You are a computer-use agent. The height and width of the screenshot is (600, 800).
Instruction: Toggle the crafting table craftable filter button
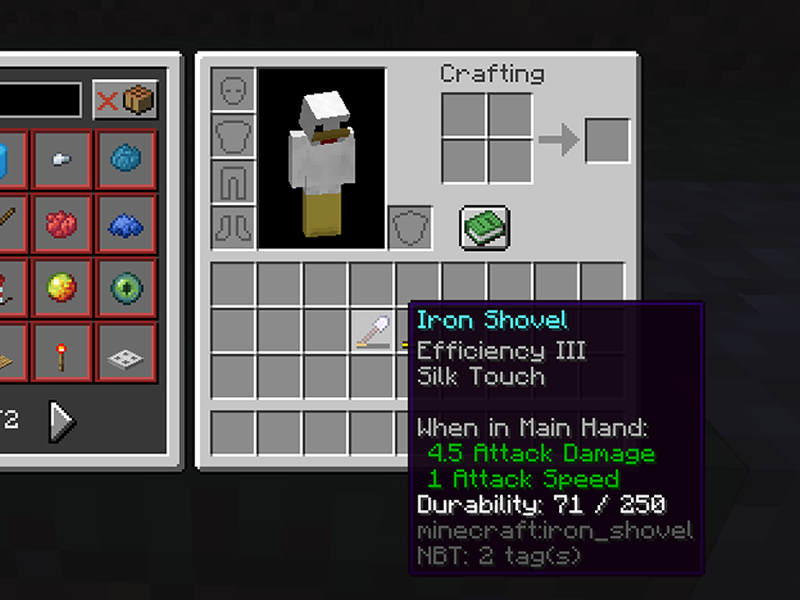(x=125, y=100)
